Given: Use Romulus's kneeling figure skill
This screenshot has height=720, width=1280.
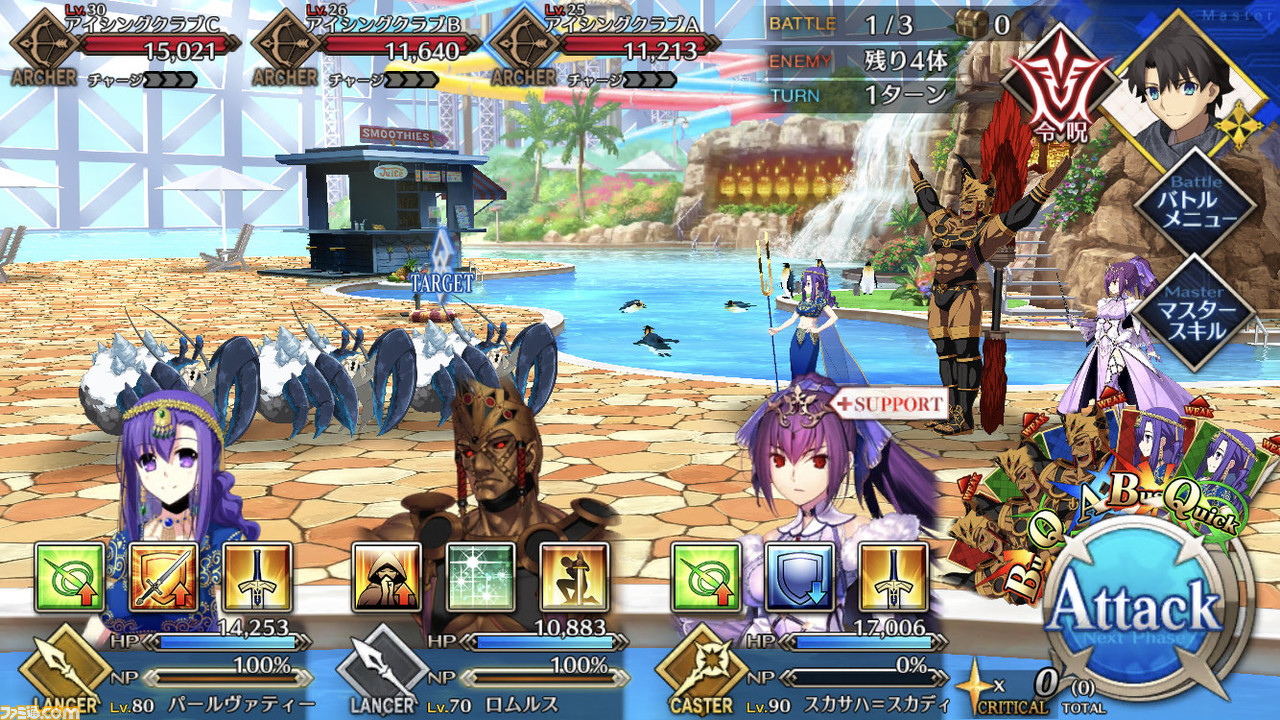Looking at the screenshot, I should 574,577.
